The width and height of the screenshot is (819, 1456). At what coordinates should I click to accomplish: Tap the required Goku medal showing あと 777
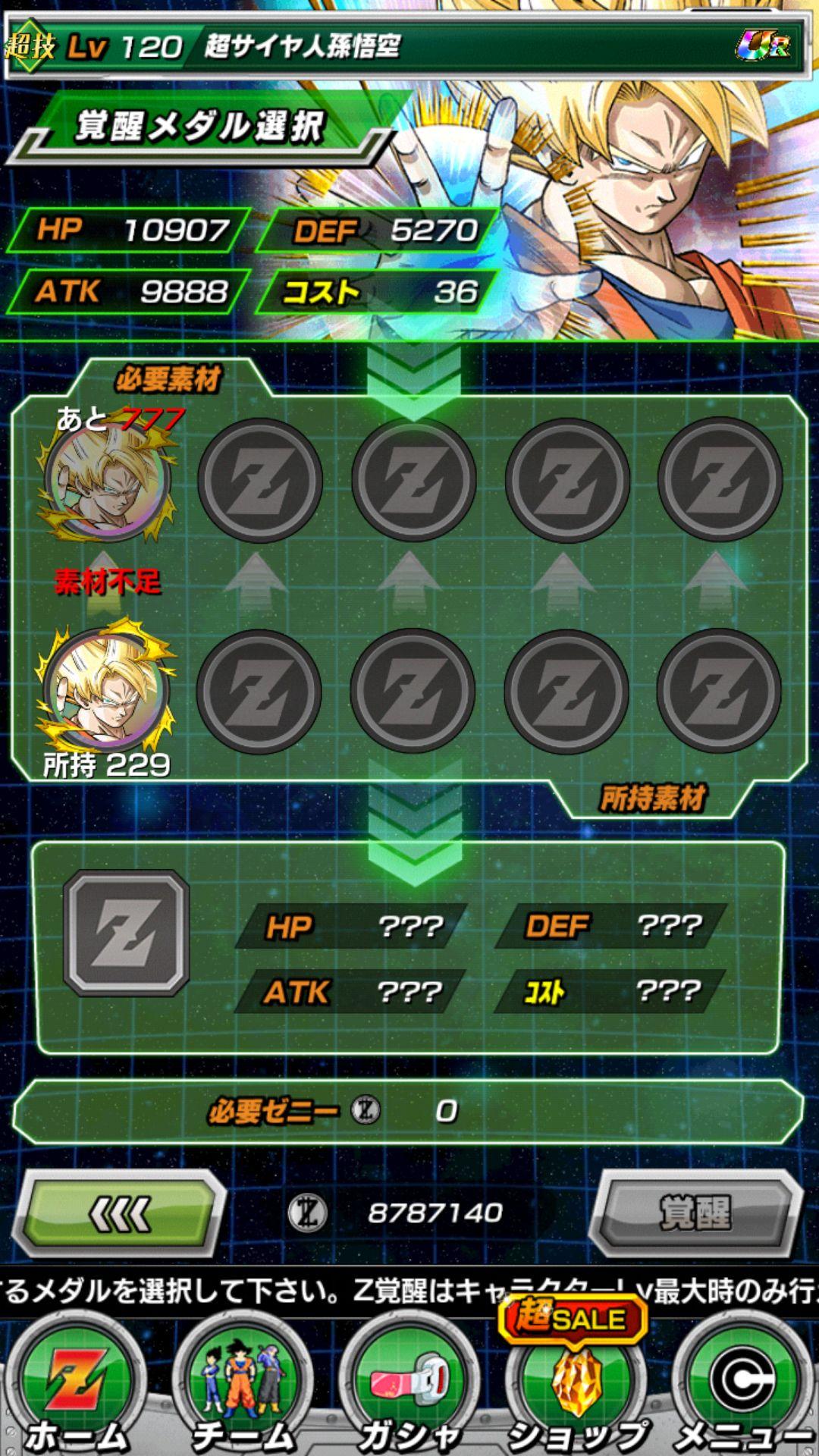point(108,479)
